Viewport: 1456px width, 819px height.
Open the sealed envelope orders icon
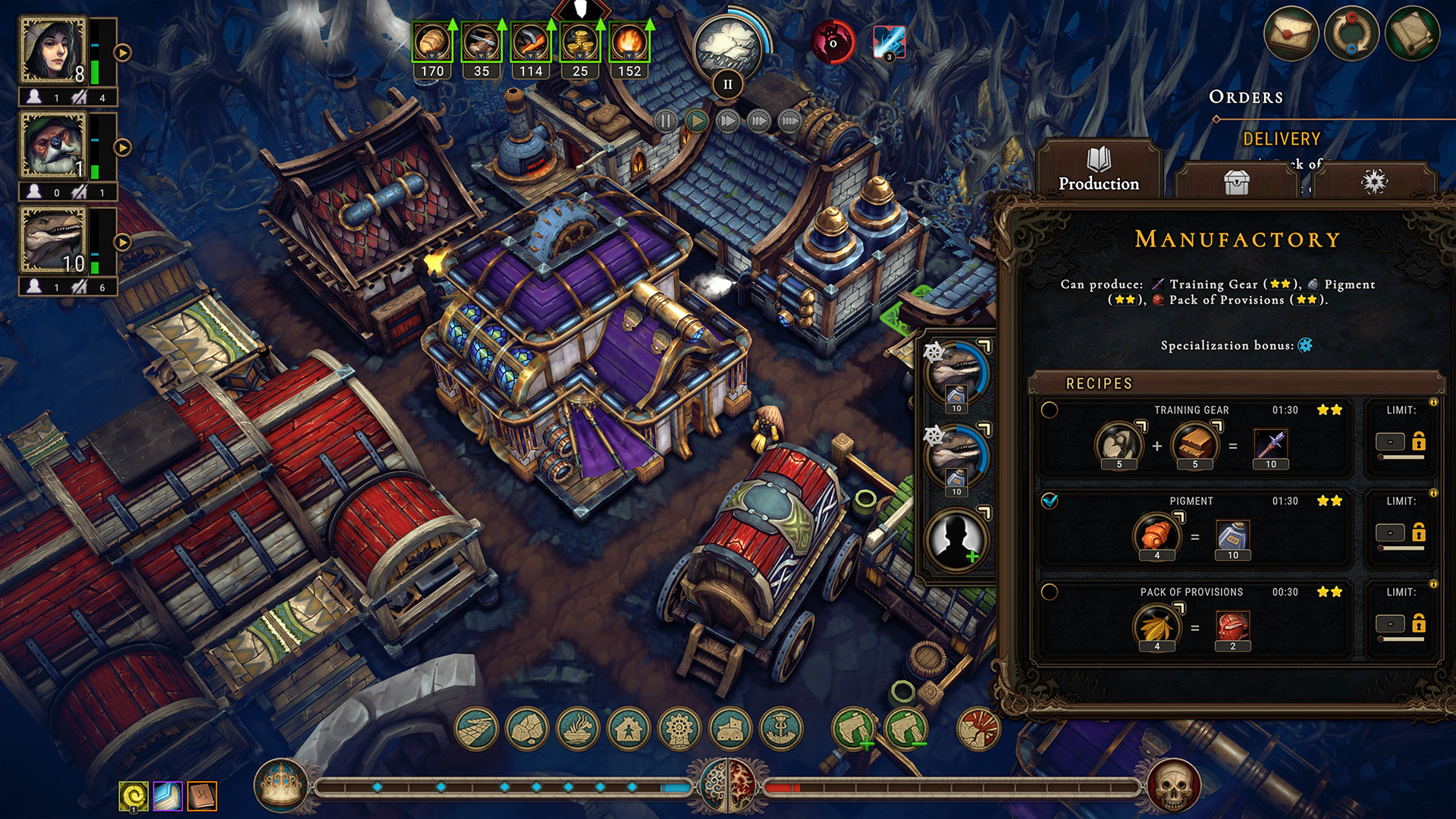click(1290, 34)
